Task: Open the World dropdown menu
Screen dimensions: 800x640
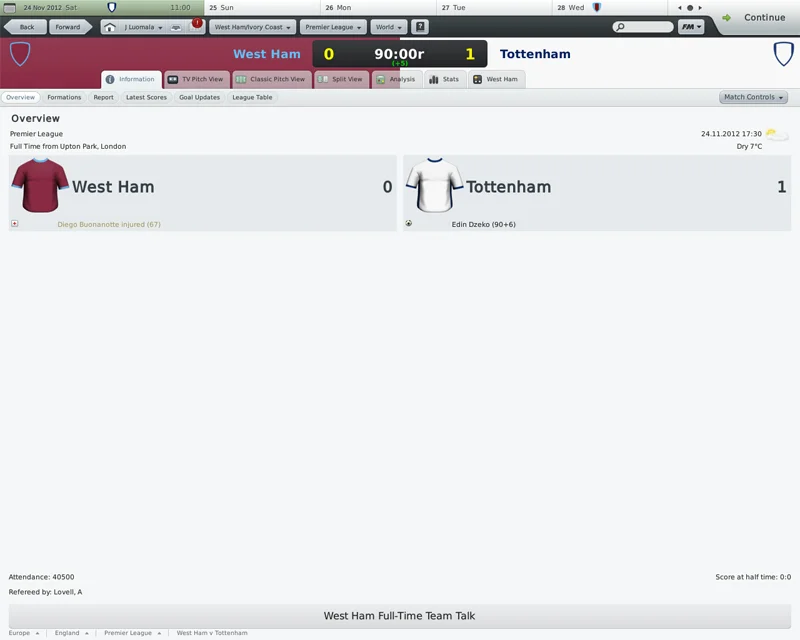Action: 388,27
